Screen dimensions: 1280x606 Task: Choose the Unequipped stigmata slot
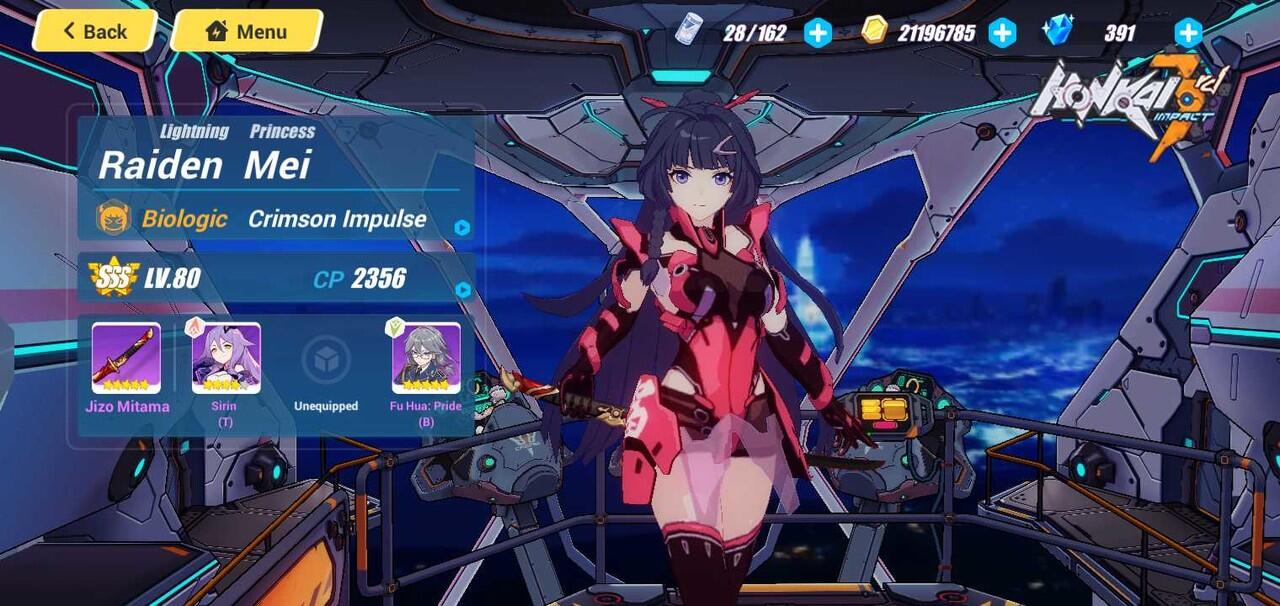click(x=326, y=361)
